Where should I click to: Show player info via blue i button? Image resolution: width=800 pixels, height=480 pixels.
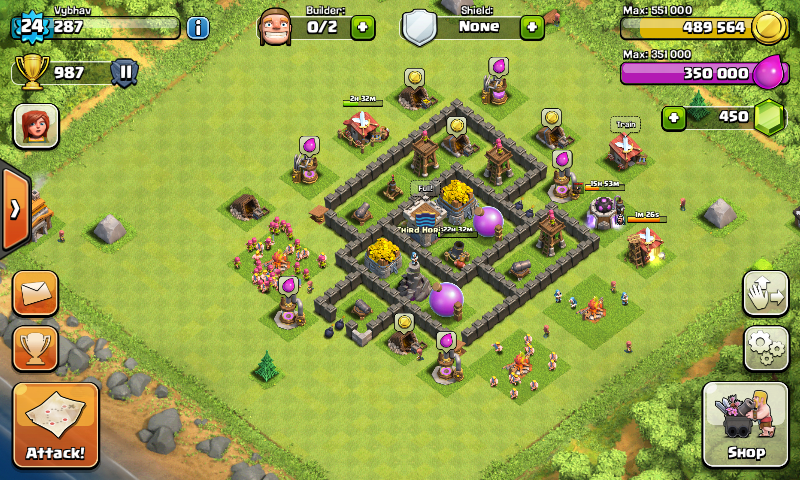point(198,27)
